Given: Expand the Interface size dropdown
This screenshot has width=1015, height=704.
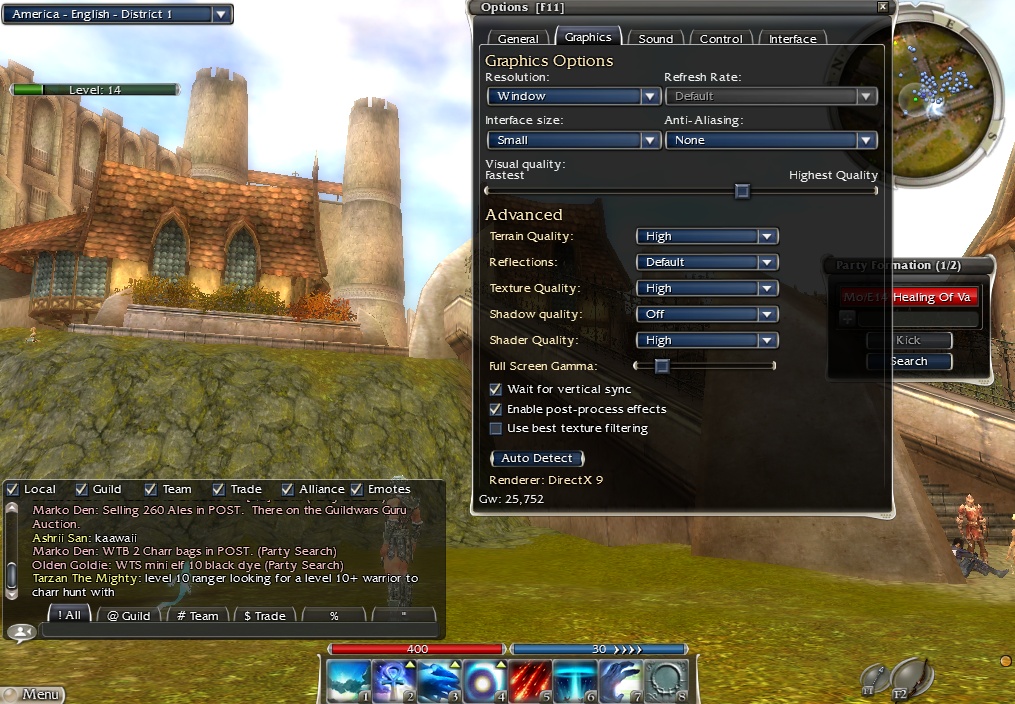Looking at the screenshot, I should point(573,140).
